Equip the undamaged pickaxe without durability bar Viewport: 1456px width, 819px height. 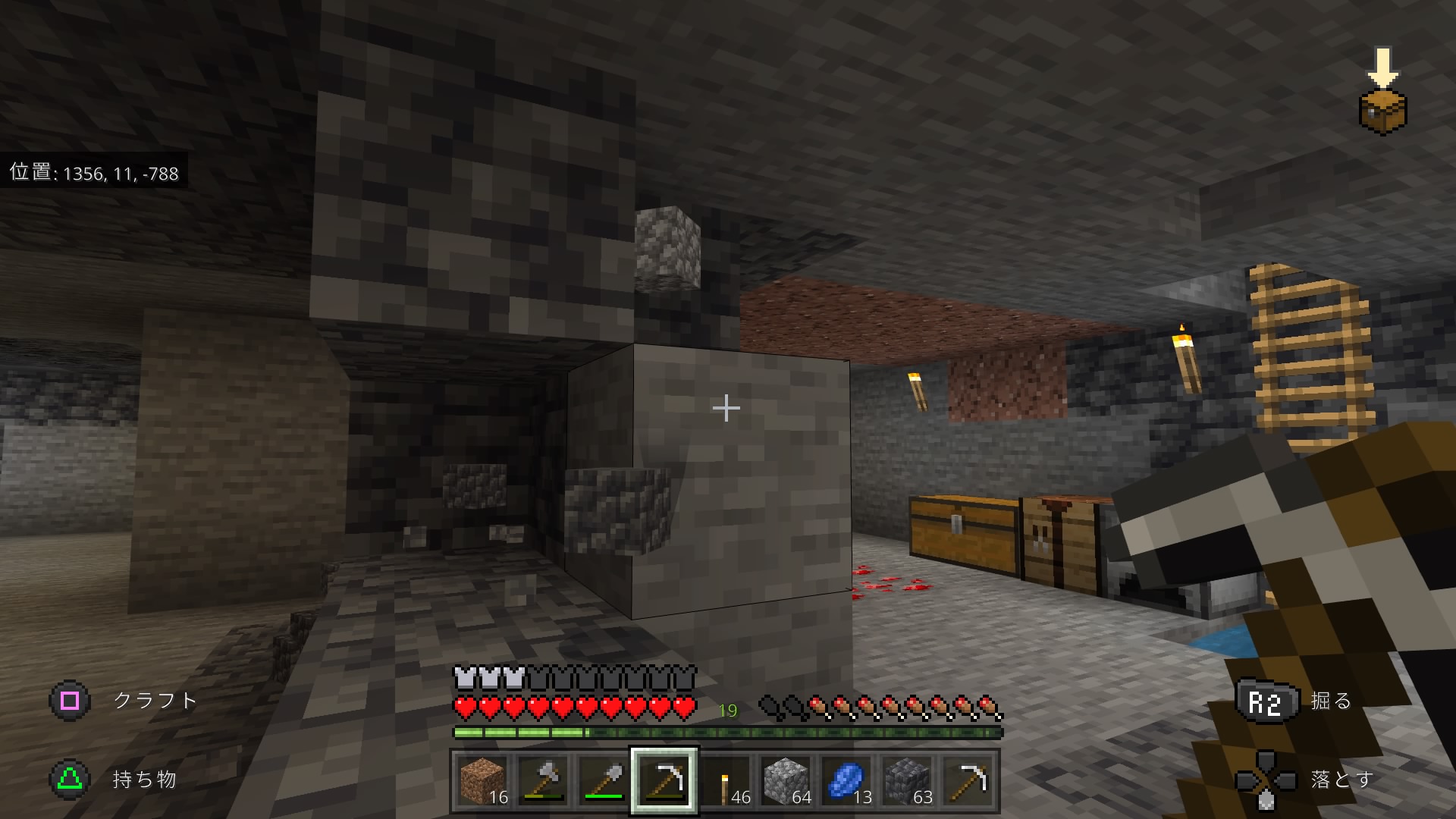(968, 780)
